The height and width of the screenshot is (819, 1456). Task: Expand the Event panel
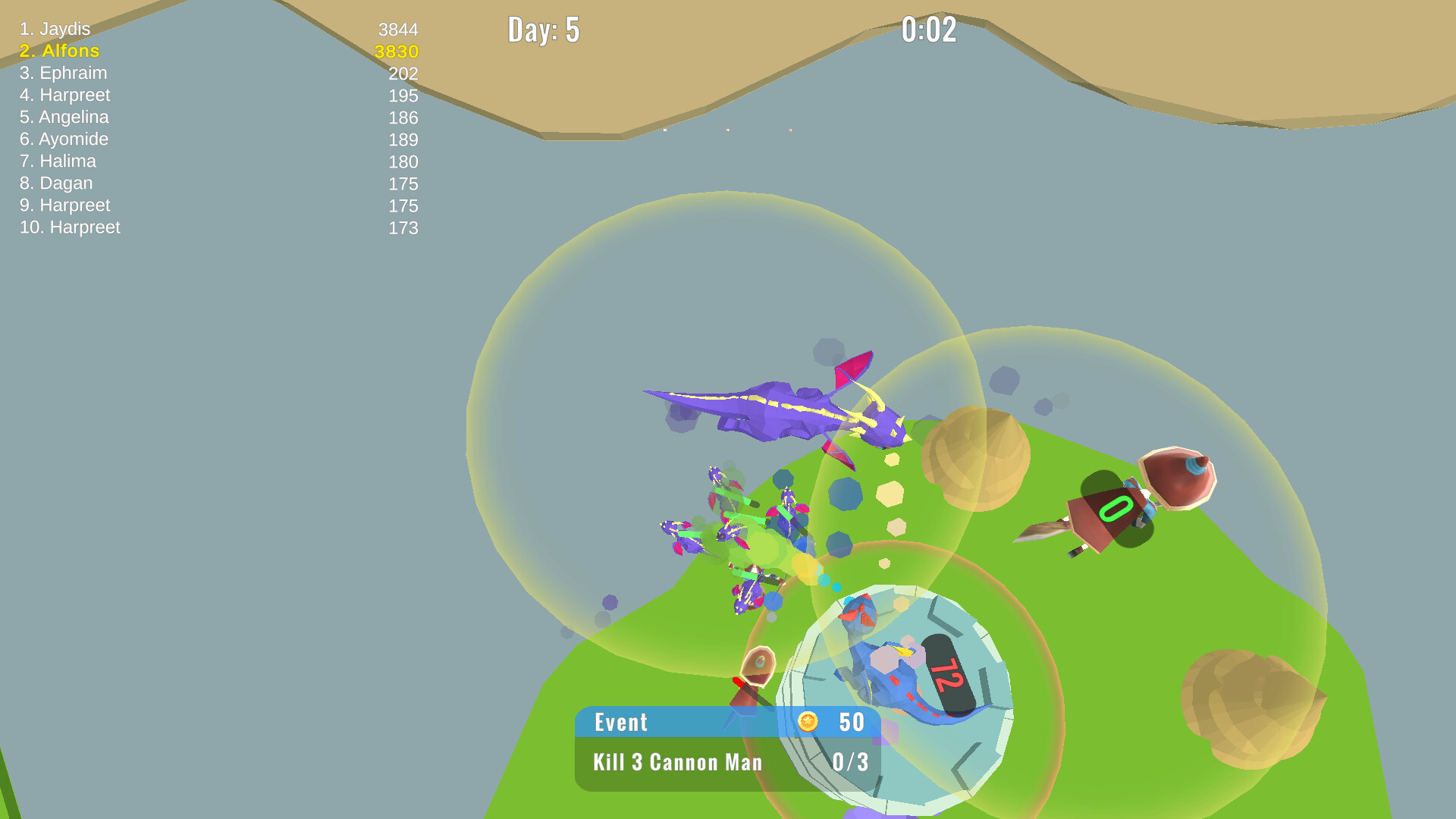tap(622, 723)
